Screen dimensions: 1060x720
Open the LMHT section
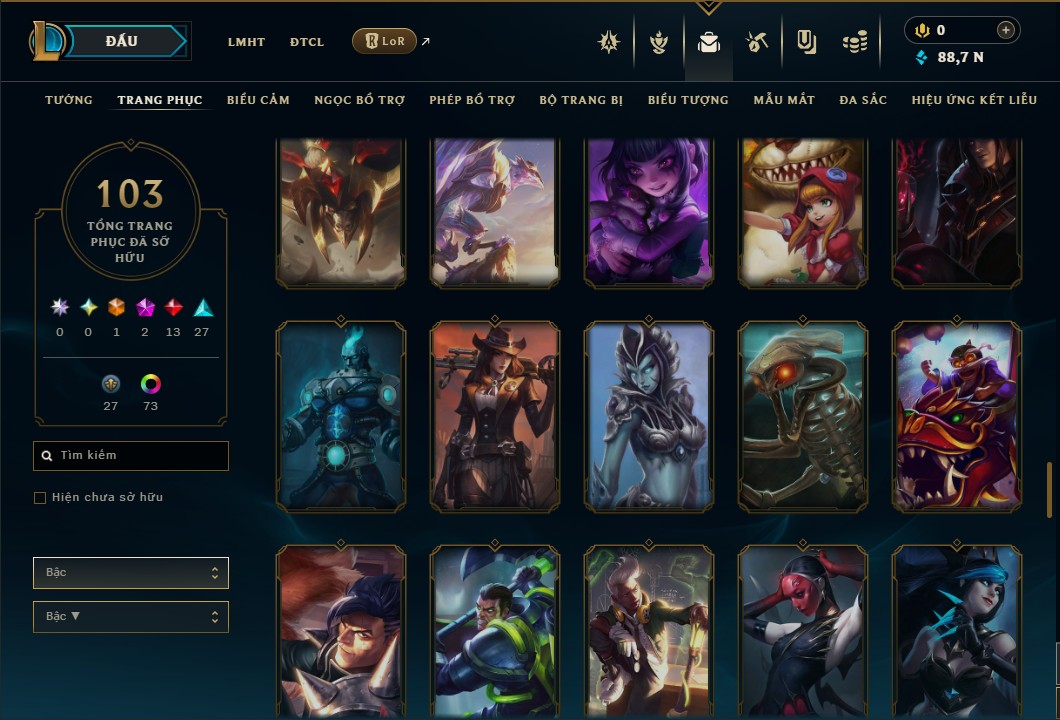246,42
